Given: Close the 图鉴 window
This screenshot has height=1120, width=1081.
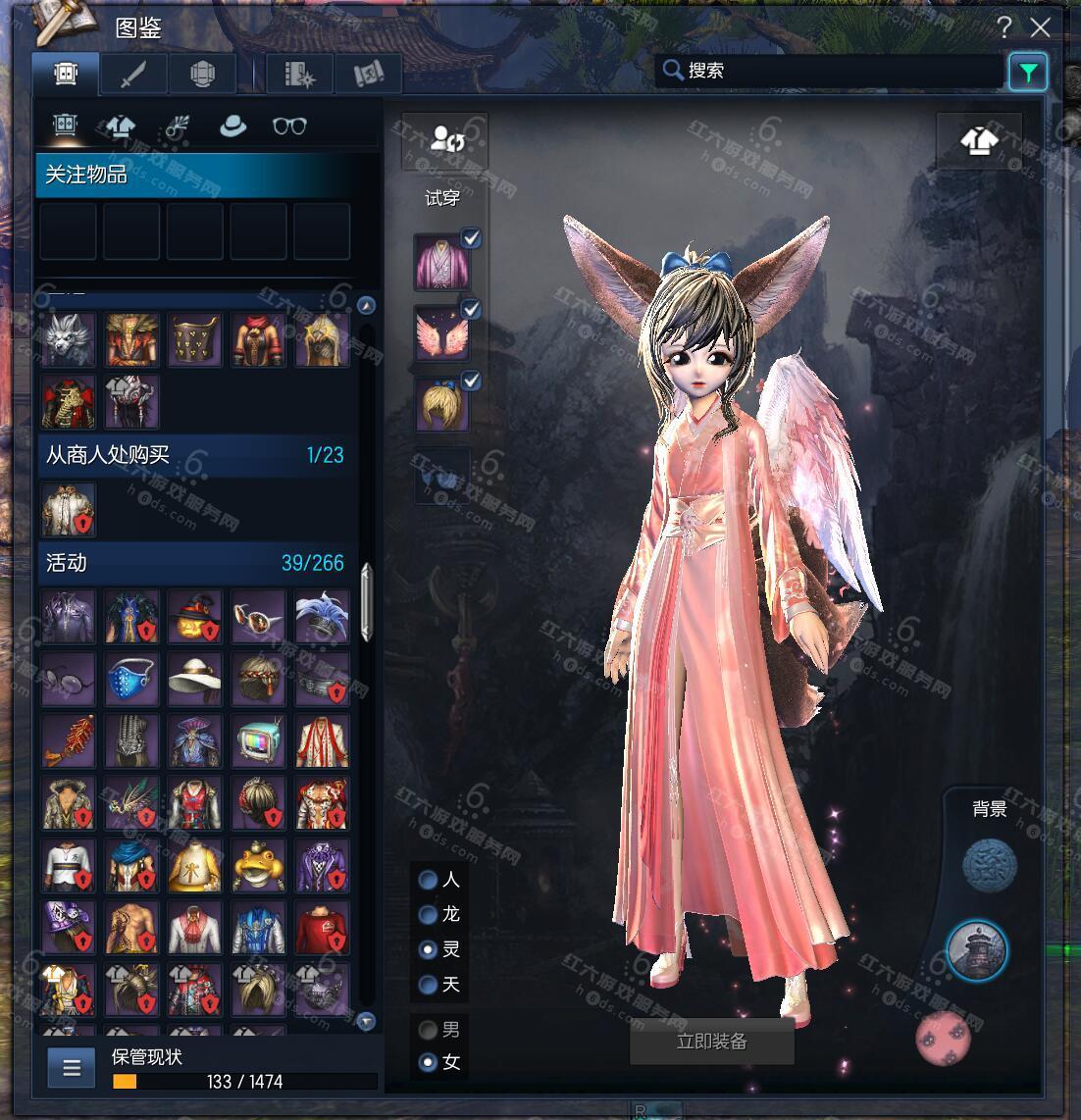Looking at the screenshot, I should [x=1040, y=26].
